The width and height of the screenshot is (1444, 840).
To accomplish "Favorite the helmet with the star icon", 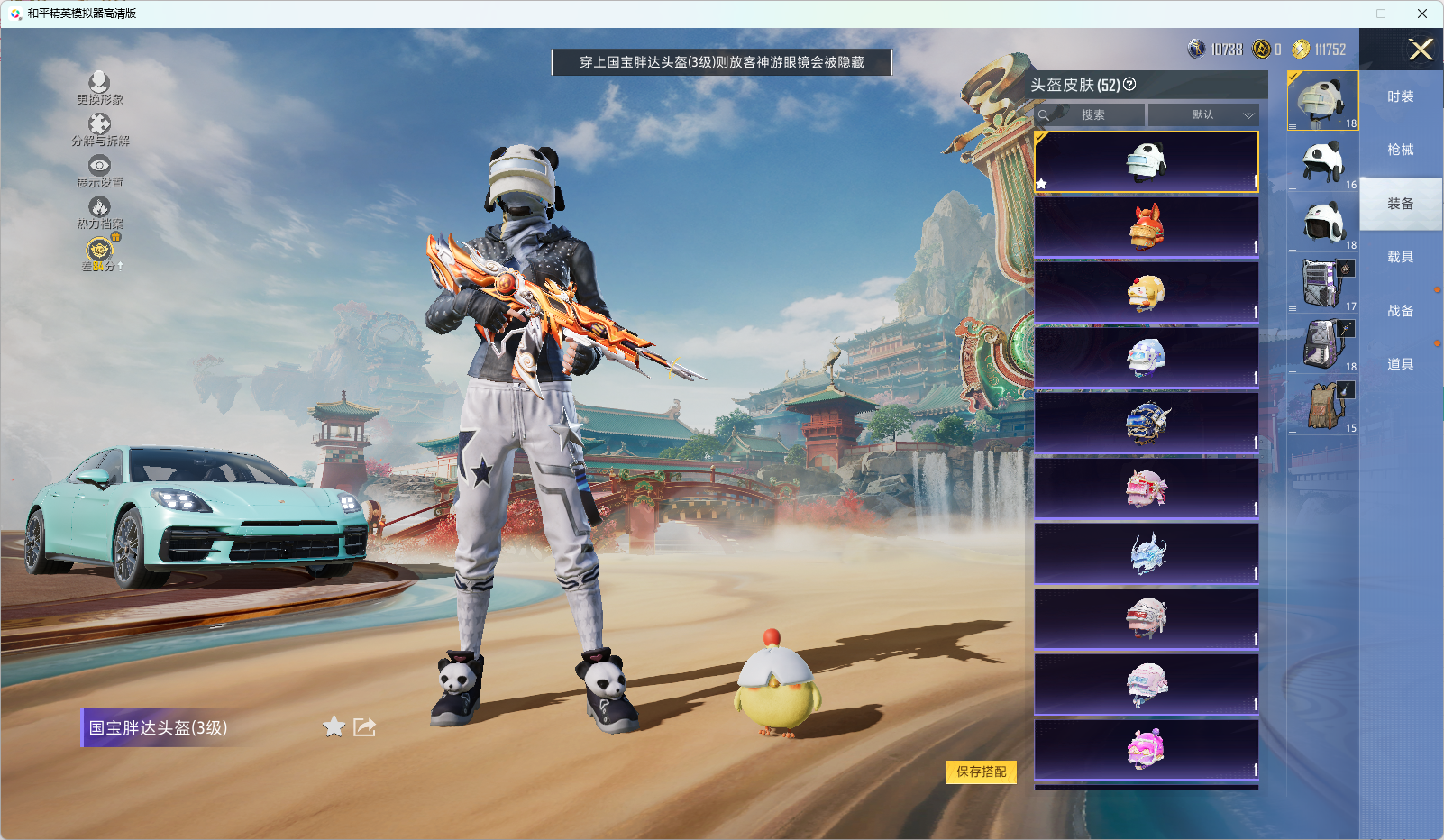I will coord(334,726).
